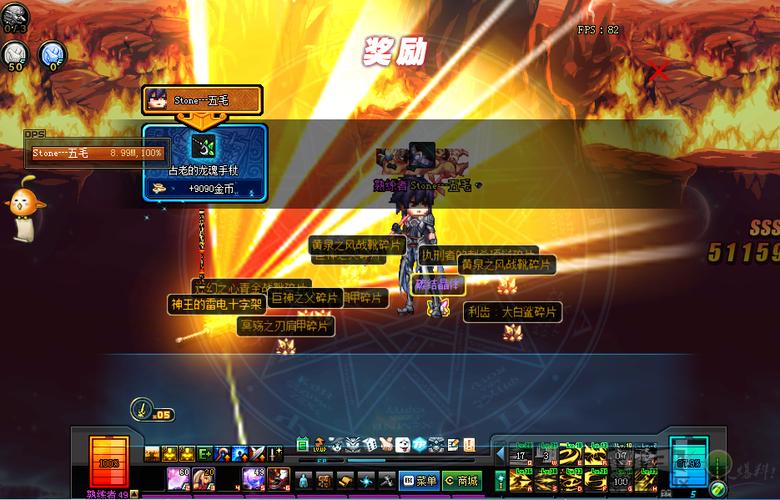Click the Stone---五毛 player name plate
This screenshot has width=780, height=500.
[x=203, y=100]
